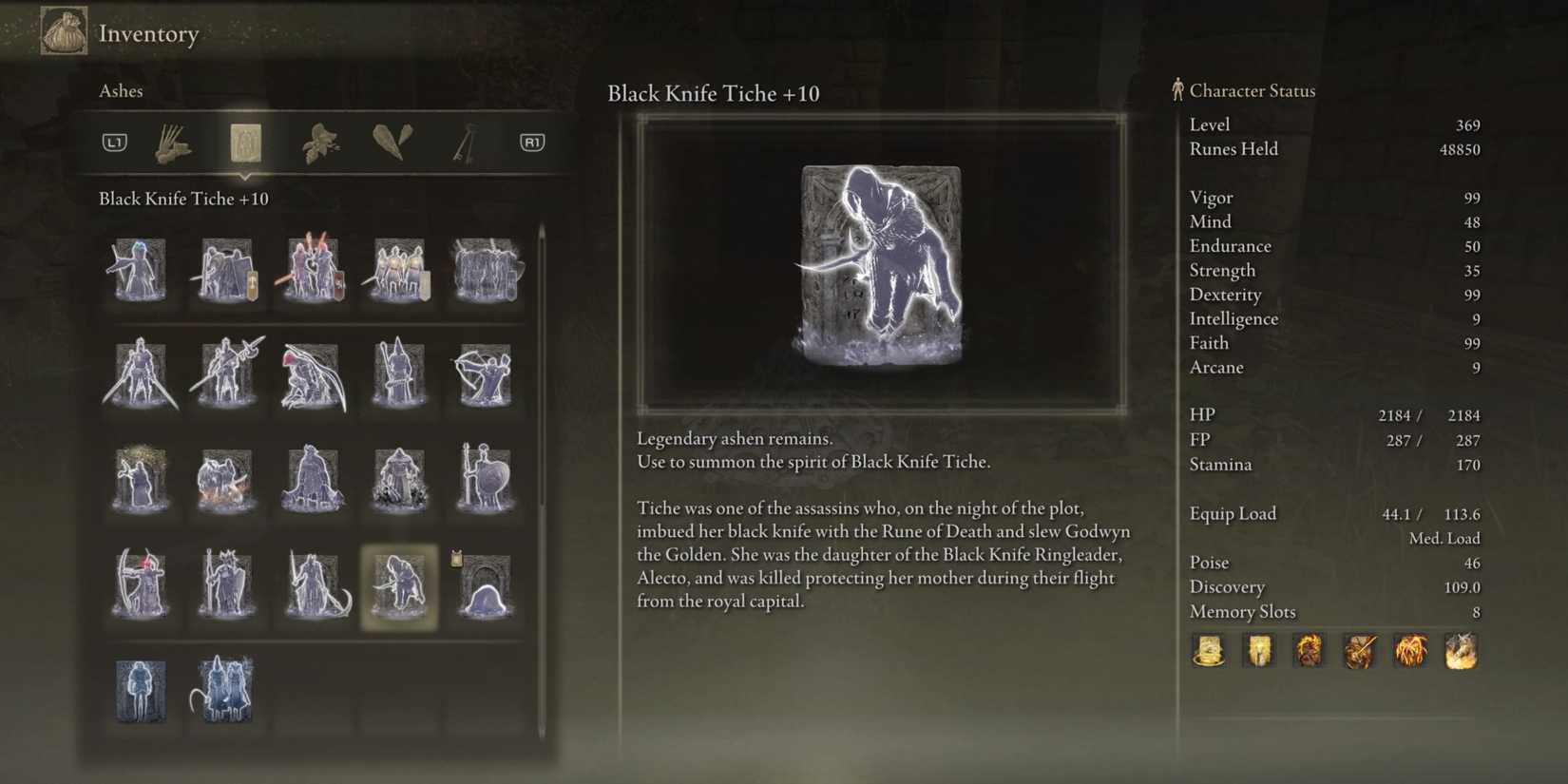Select the Key Items category tab
The width and height of the screenshot is (1568, 784).
point(465,142)
